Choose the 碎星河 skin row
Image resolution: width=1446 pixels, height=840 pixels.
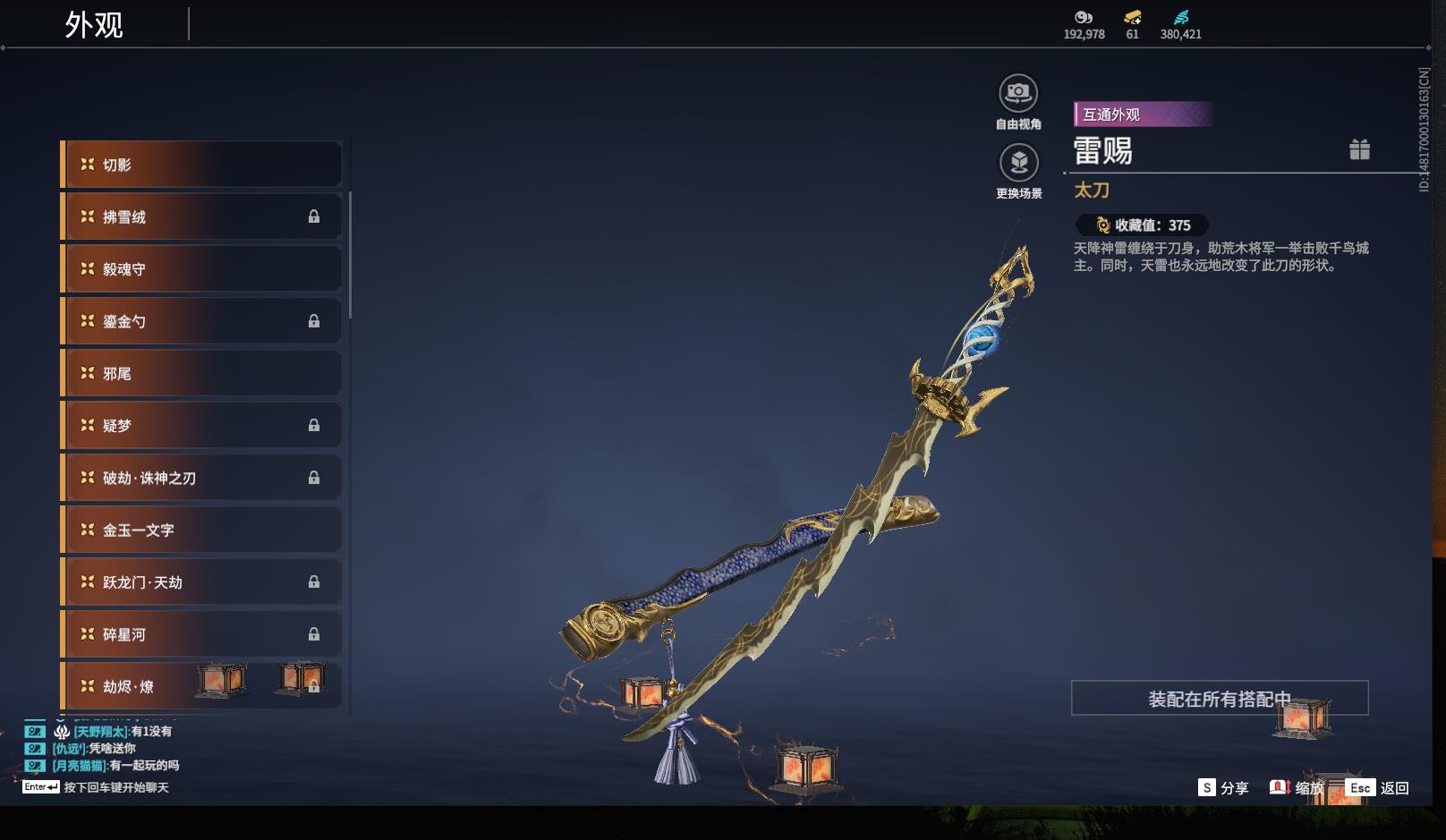(201, 634)
